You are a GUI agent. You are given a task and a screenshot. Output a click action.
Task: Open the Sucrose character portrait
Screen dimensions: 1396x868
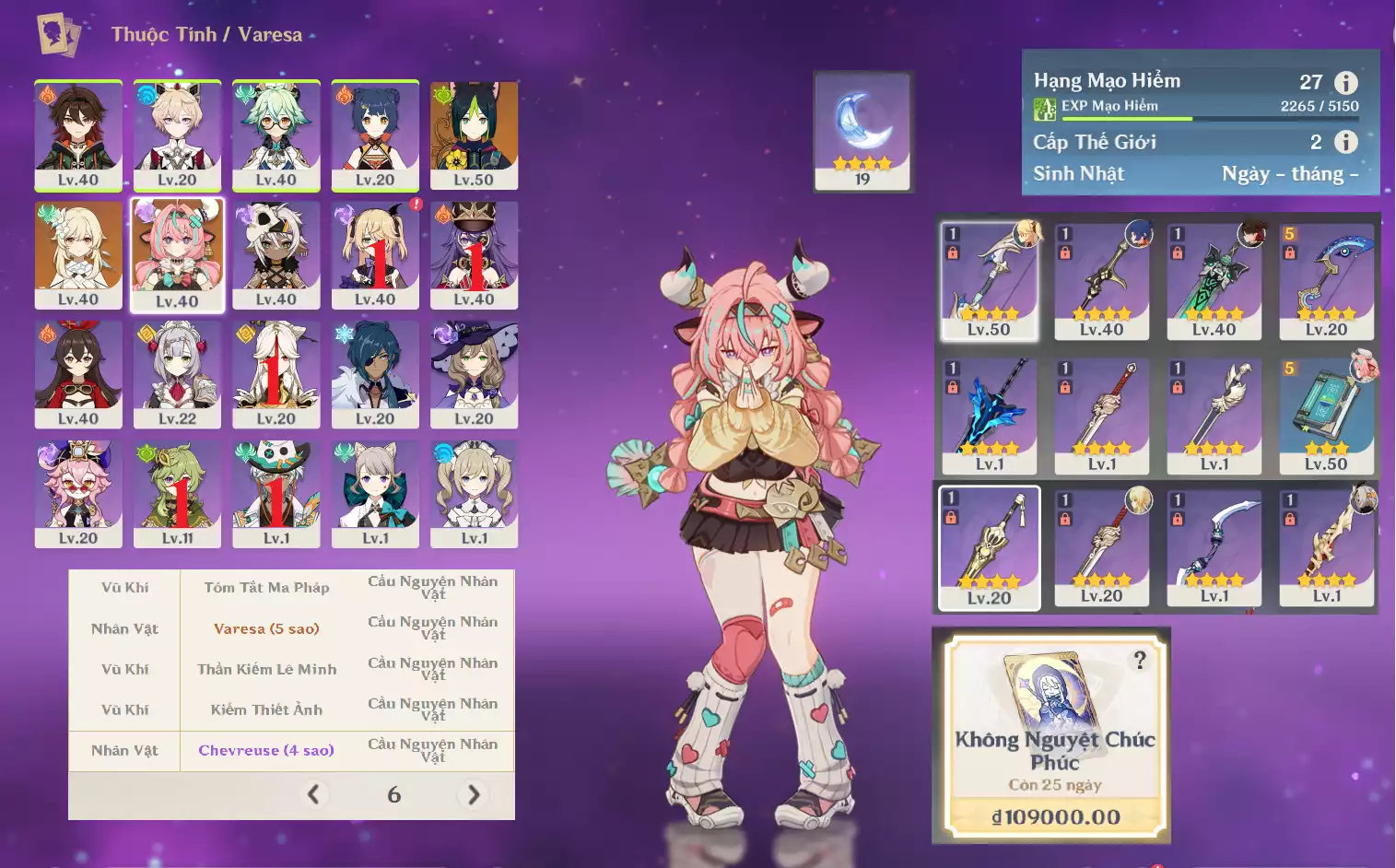tap(276, 135)
